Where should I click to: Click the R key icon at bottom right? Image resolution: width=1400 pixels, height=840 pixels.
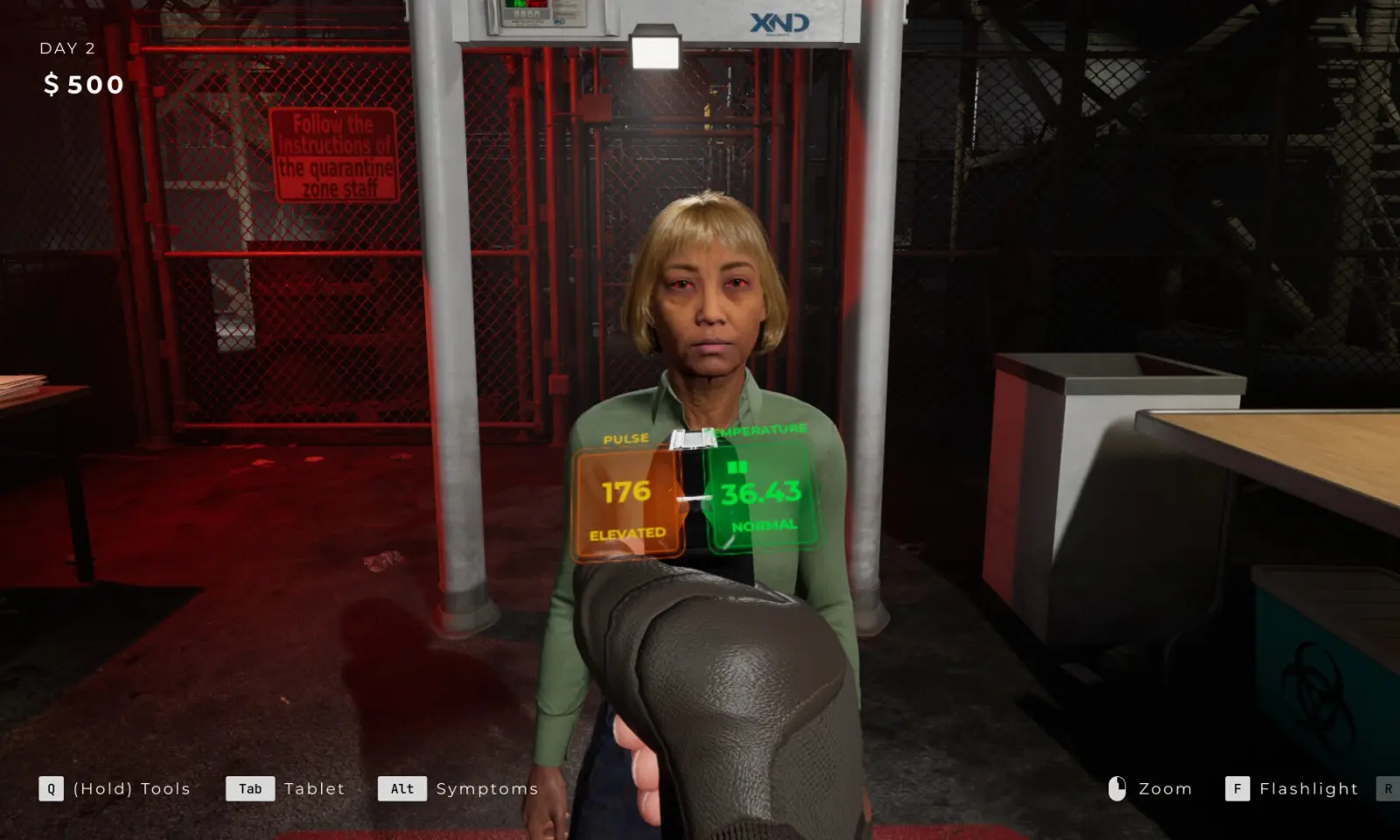(x=1389, y=788)
